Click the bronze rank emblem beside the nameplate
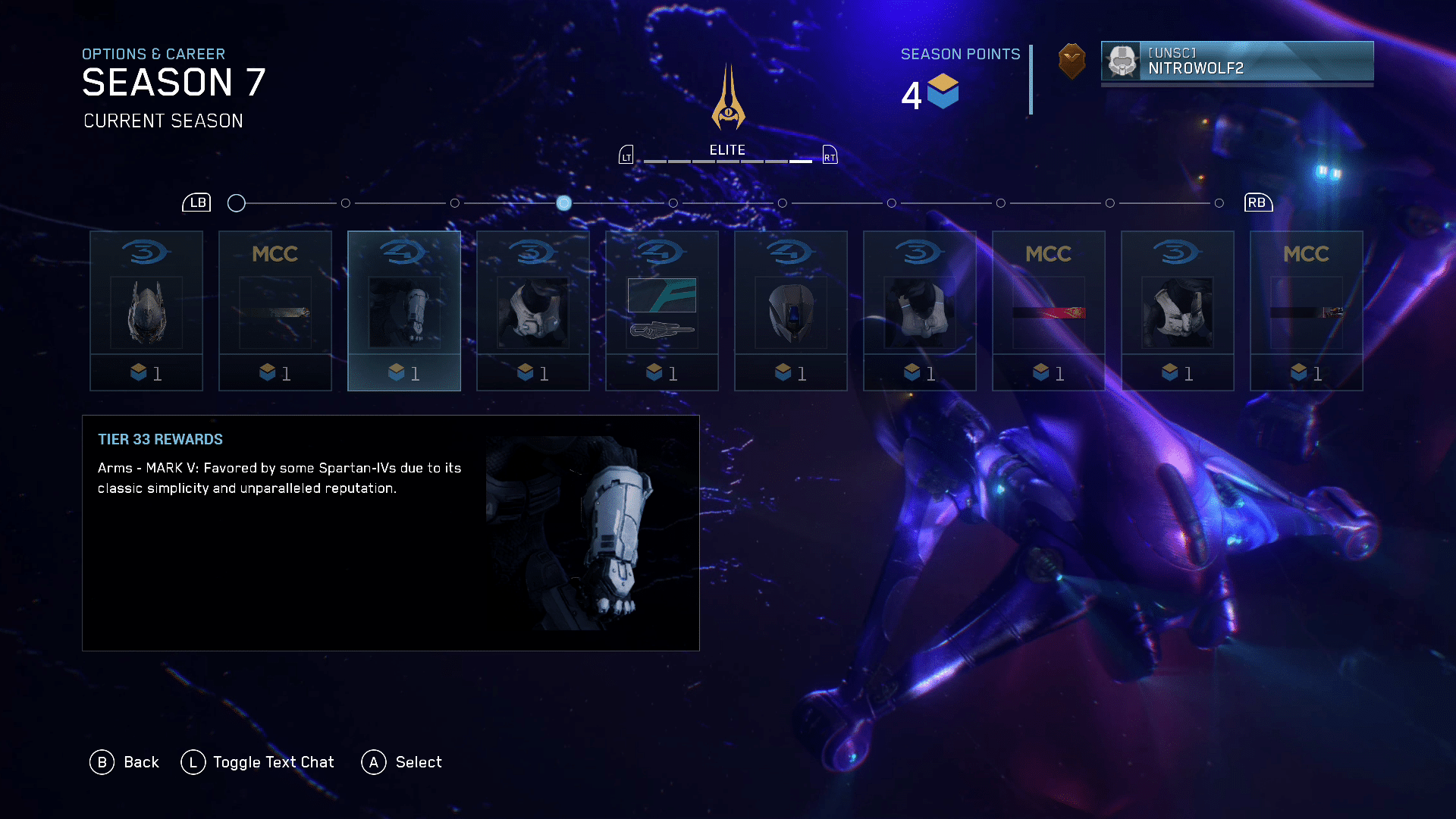 [x=1072, y=61]
